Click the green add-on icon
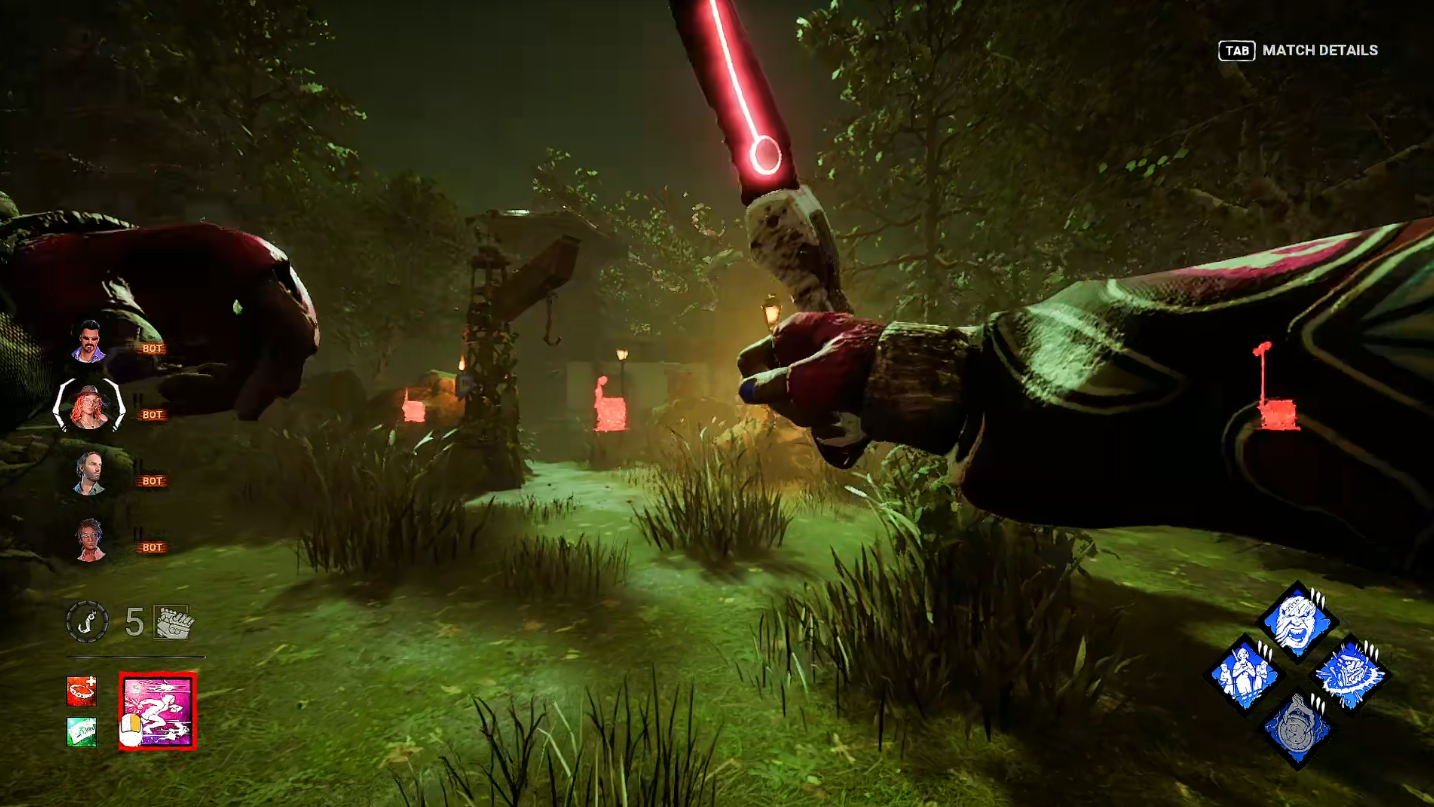The image size is (1434, 807). pos(82,732)
